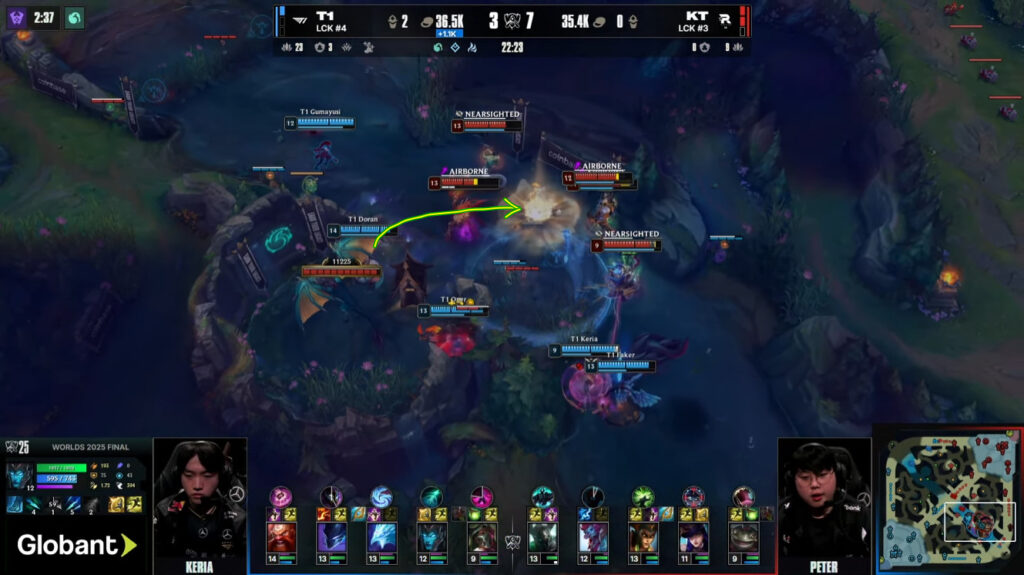Open the minimap in the corner
Image resolution: width=1024 pixels, height=575 pixels.
coord(948,500)
